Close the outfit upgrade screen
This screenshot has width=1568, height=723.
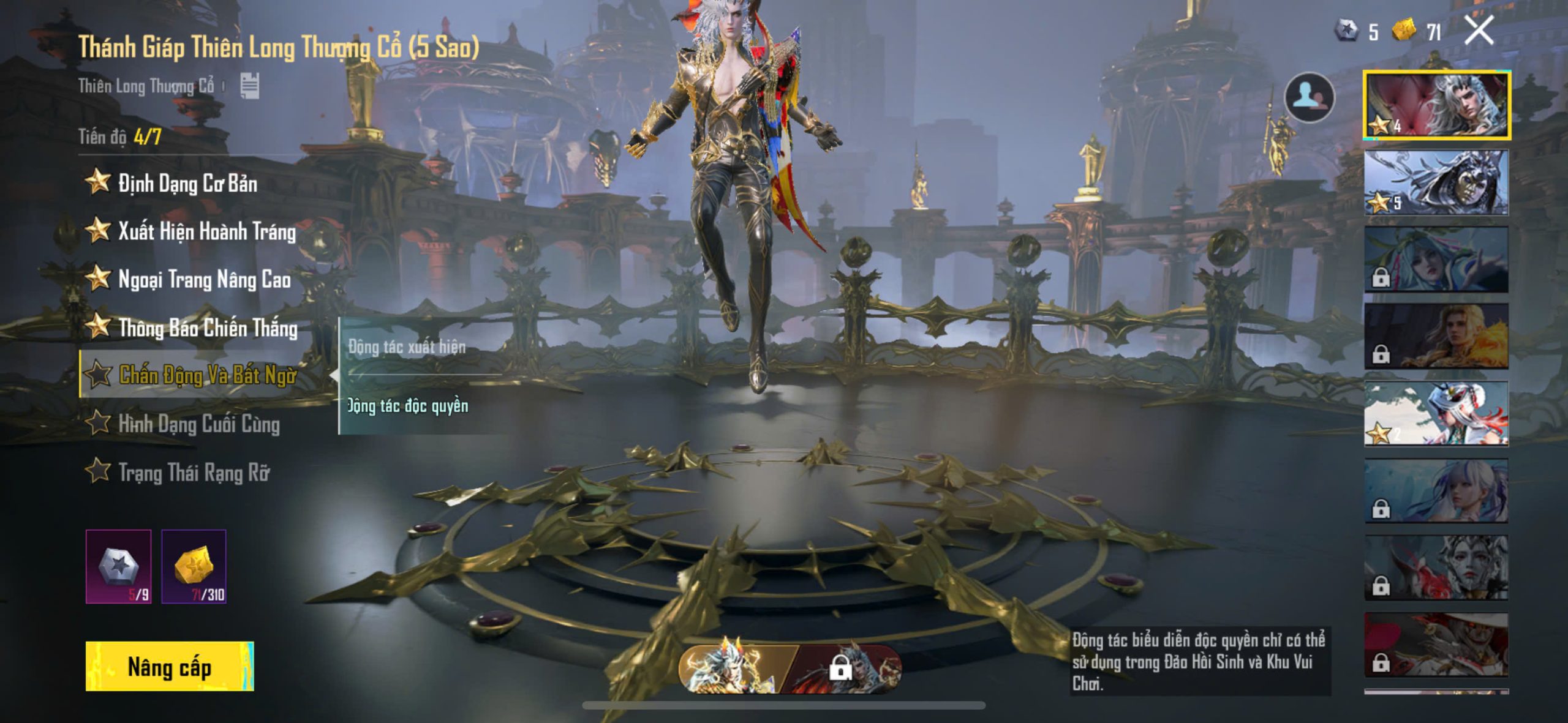click(1479, 30)
